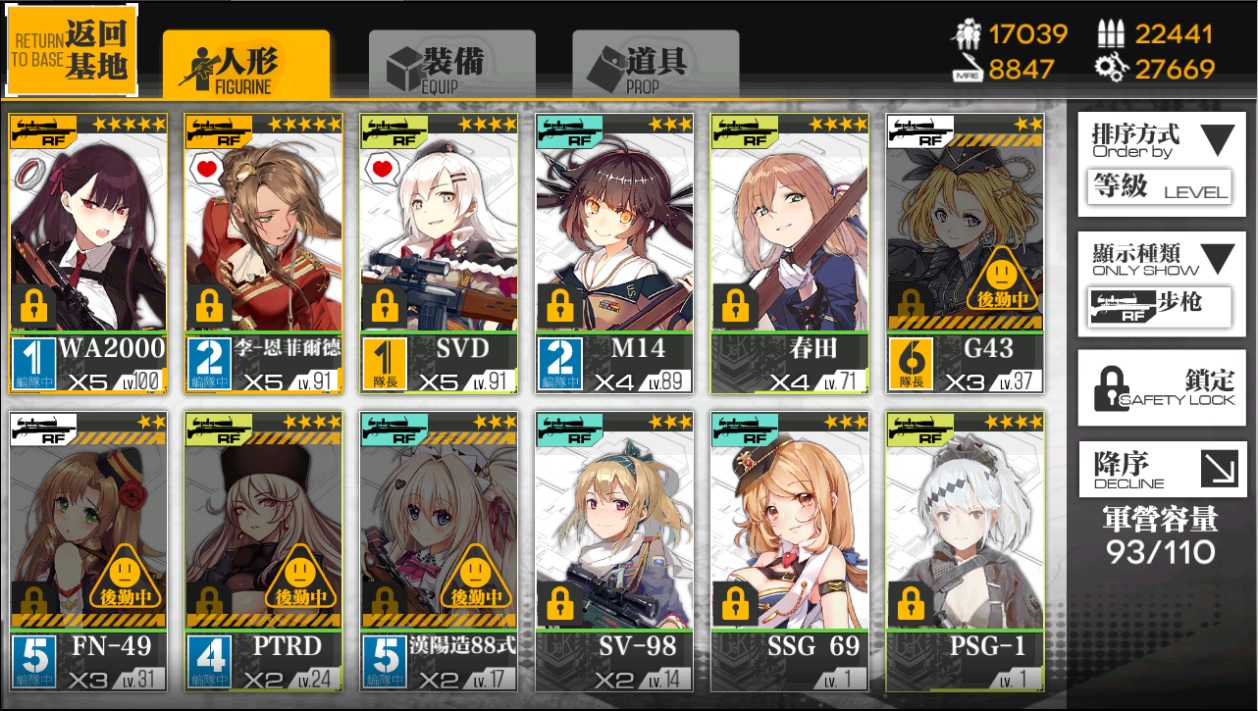Return to base
The image size is (1258, 711).
72,49
